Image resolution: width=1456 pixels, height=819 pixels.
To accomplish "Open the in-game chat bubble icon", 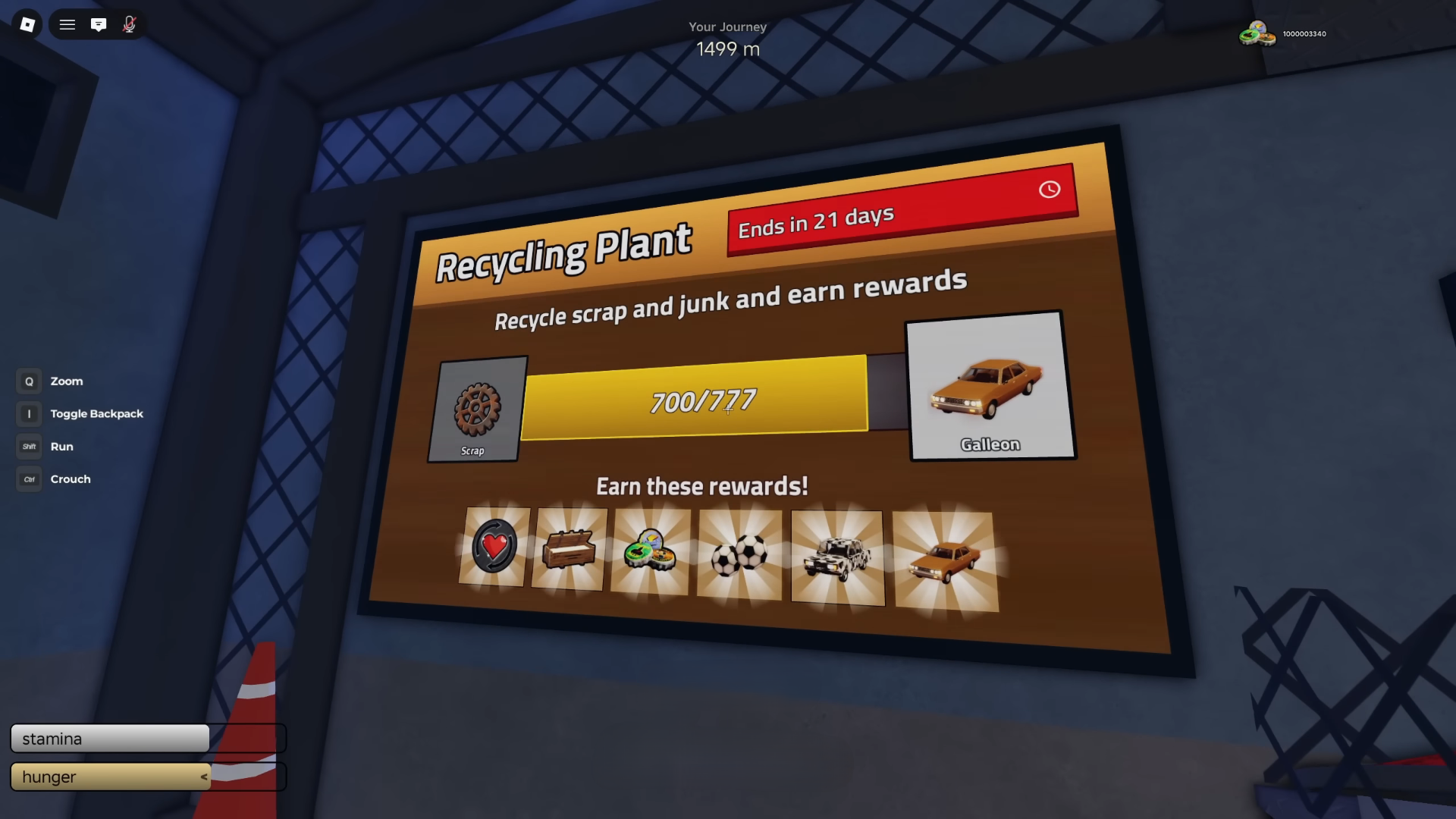I will (x=99, y=24).
